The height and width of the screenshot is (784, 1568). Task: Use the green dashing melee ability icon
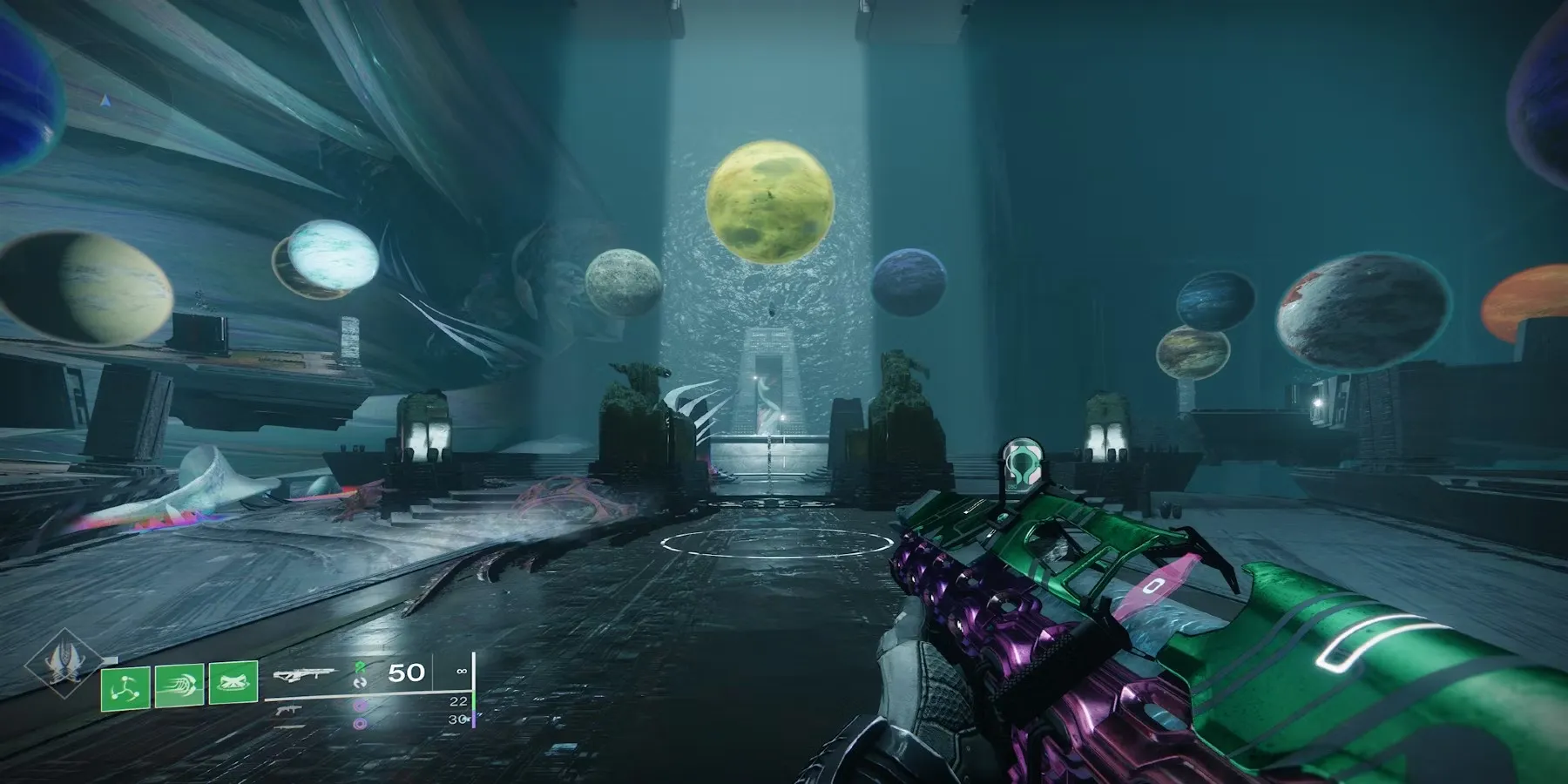(179, 685)
